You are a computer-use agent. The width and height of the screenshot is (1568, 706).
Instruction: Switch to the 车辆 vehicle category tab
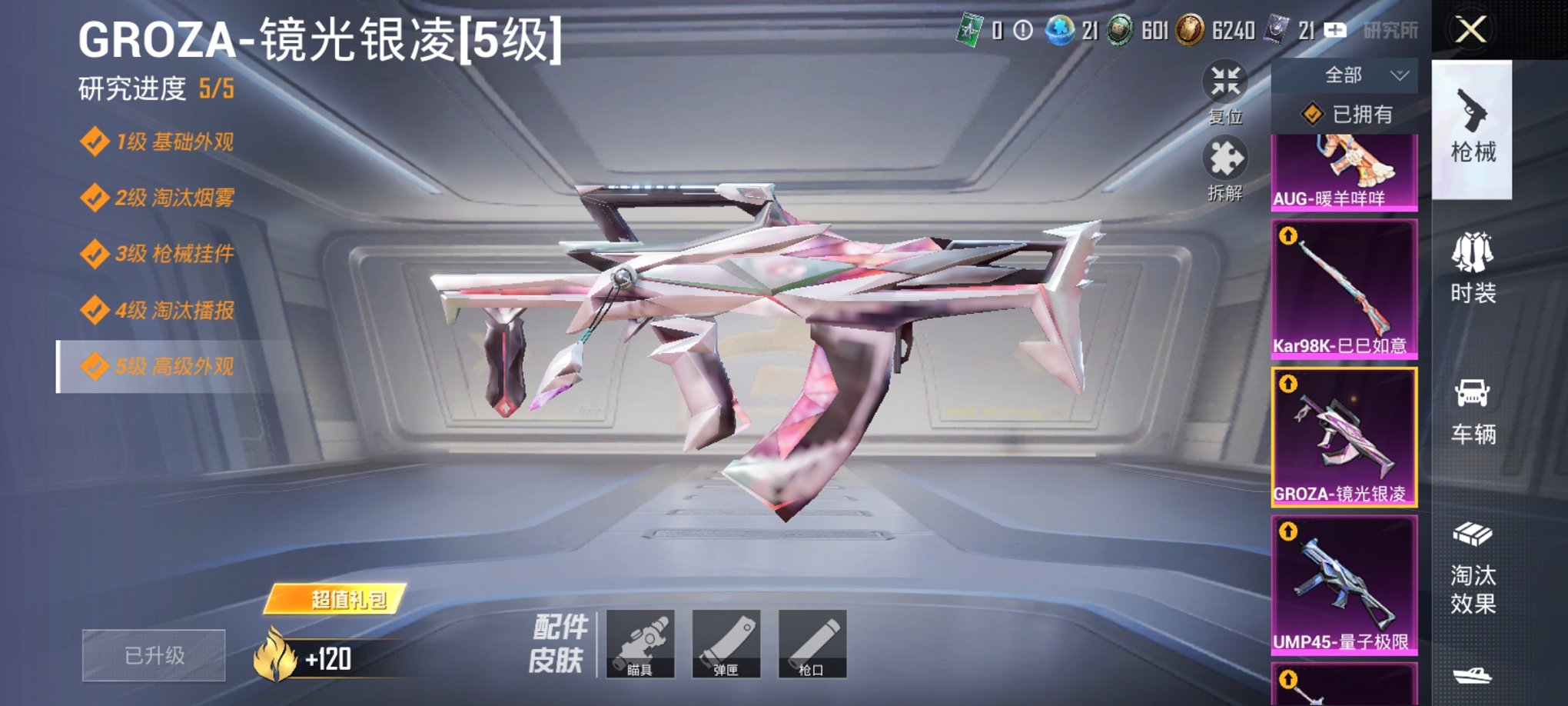[1476, 411]
